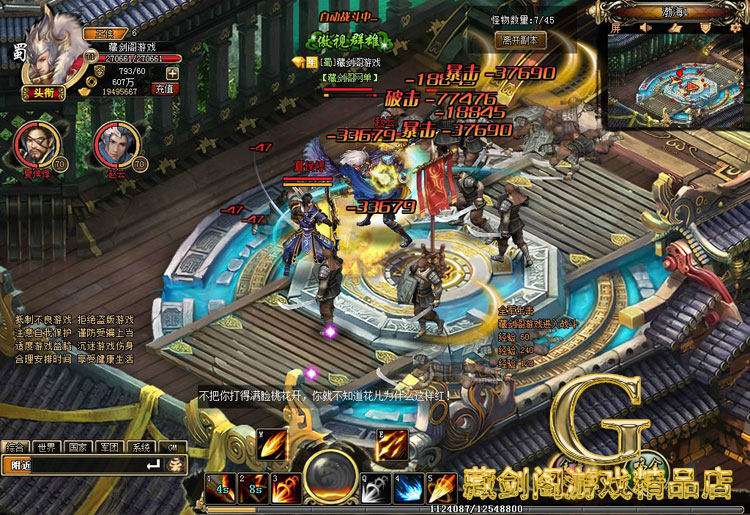Click the 离开副本 leave dungeon button
The height and width of the screenshot is (515, 750).
pyautogui.click(x=520, y=40)
